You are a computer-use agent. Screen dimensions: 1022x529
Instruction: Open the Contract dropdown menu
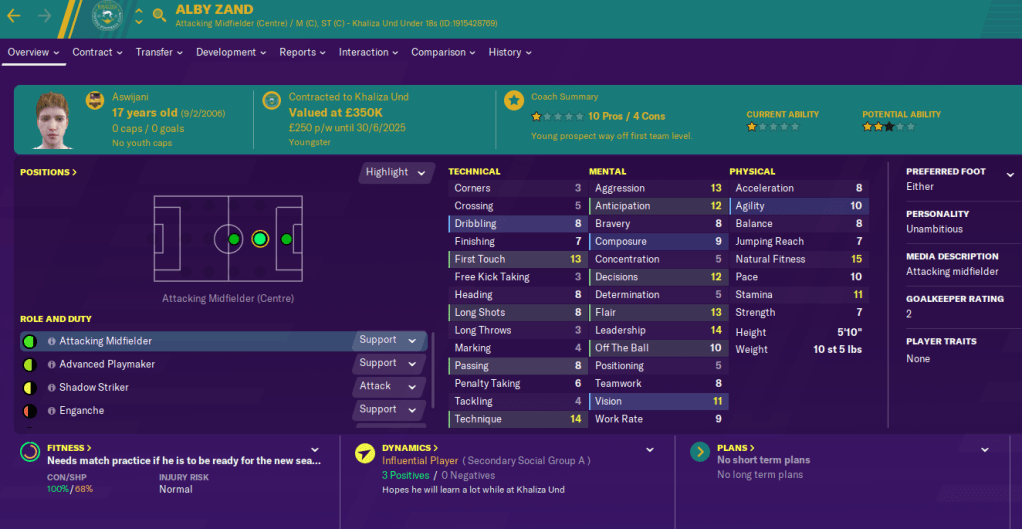(x=97, y=52)
